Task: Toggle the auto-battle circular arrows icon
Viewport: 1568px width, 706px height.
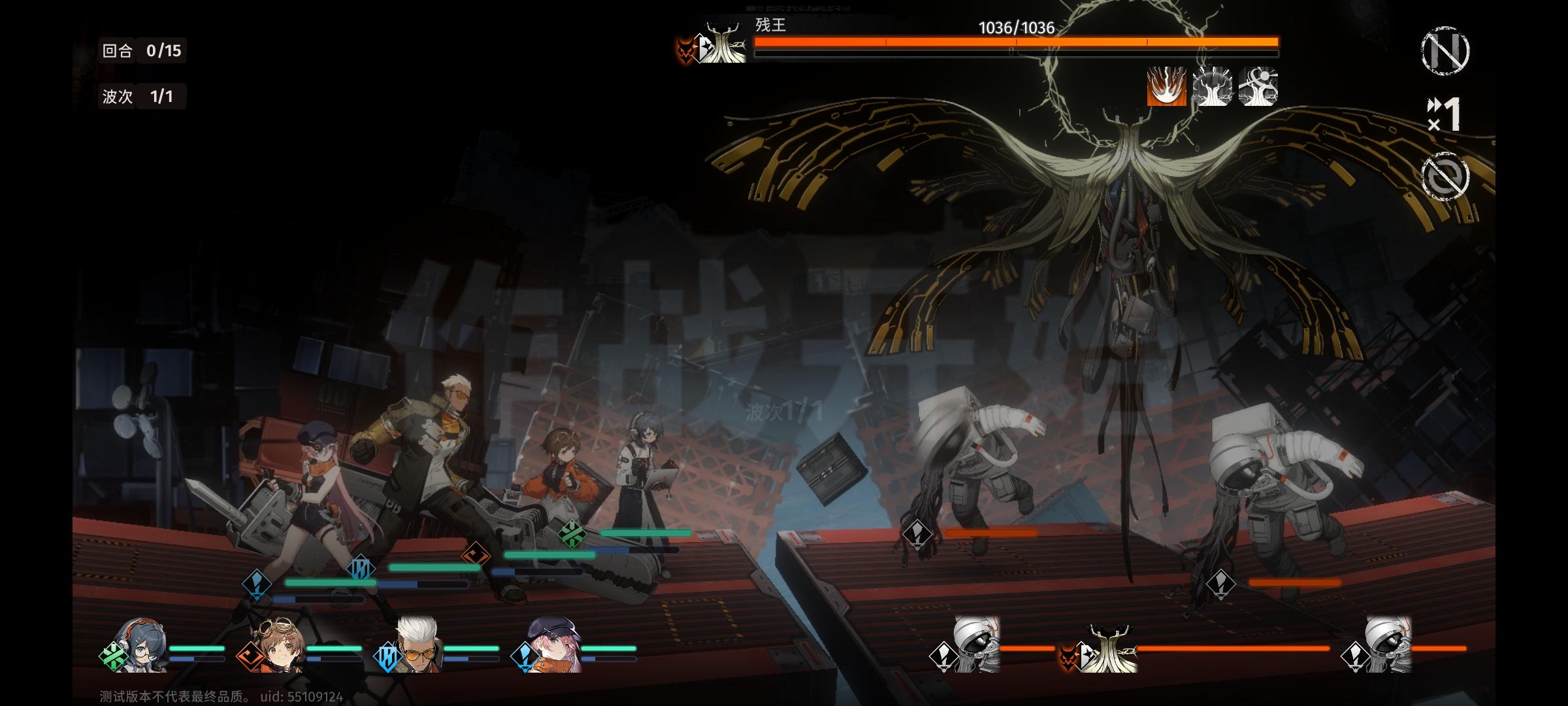Action: [x=1445, y=176]
